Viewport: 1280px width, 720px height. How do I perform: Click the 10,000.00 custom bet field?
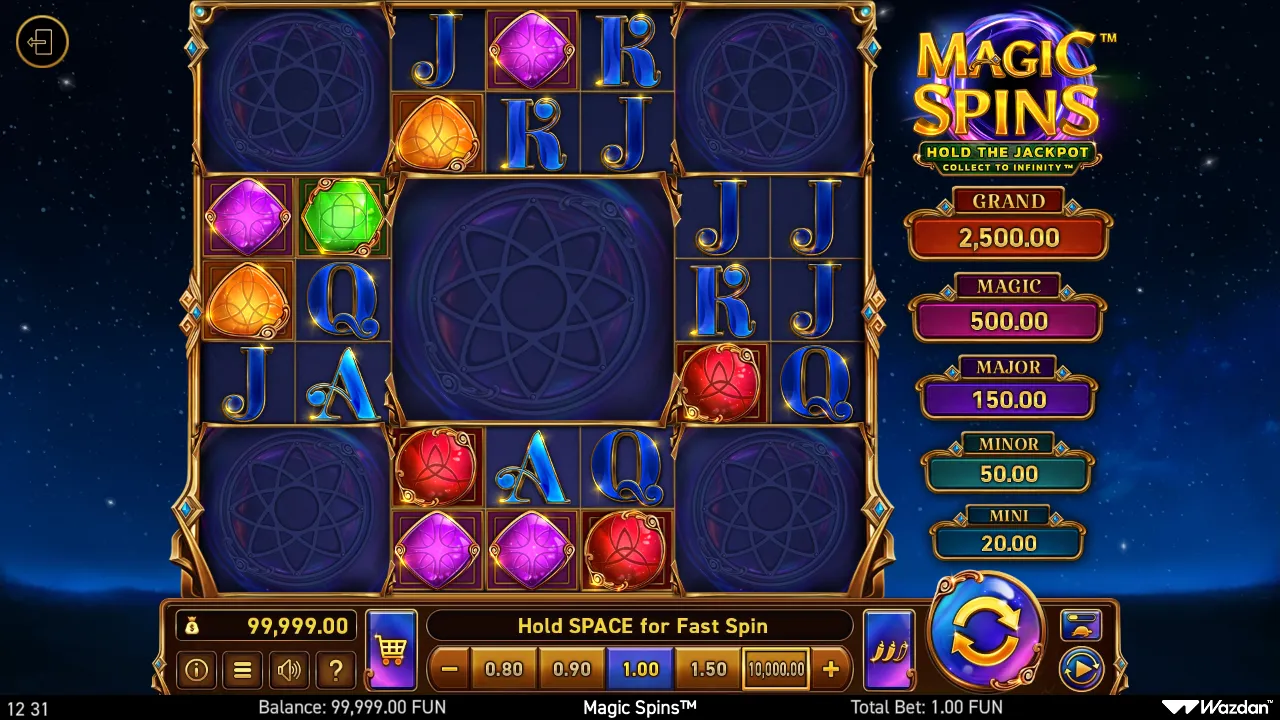click(775, 671)
